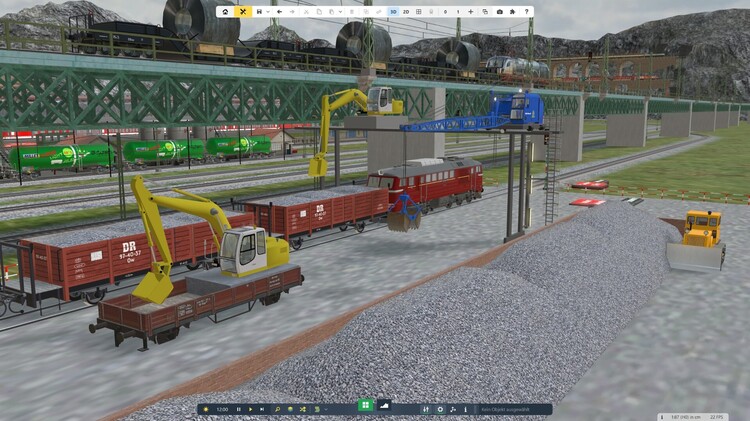Image resolution: width=750 pixels, height=421 pixels.
Task: Select the terrain mountain tab
Action: (x=385, y=406)
